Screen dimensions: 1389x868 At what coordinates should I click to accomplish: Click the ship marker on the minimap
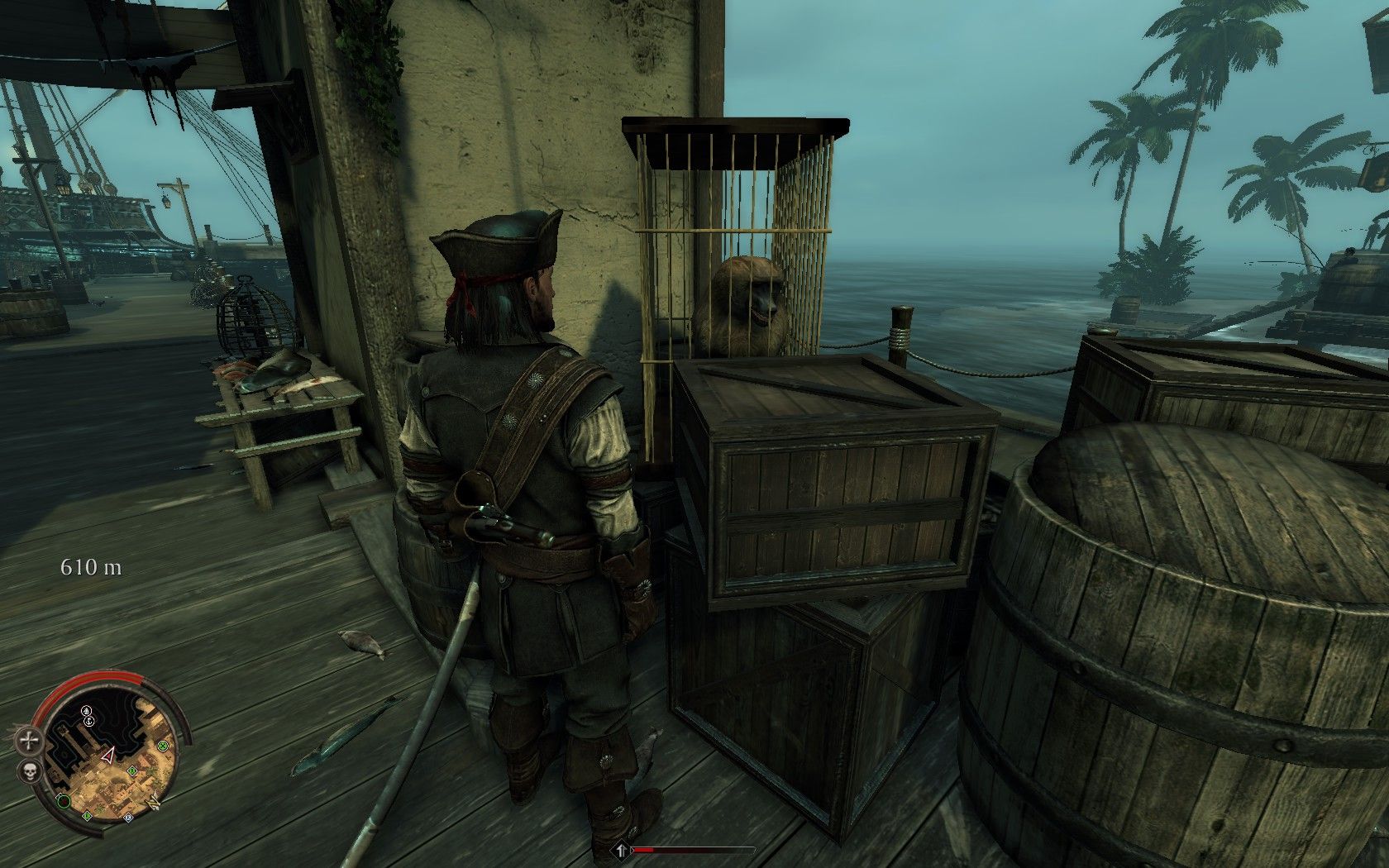87,710
